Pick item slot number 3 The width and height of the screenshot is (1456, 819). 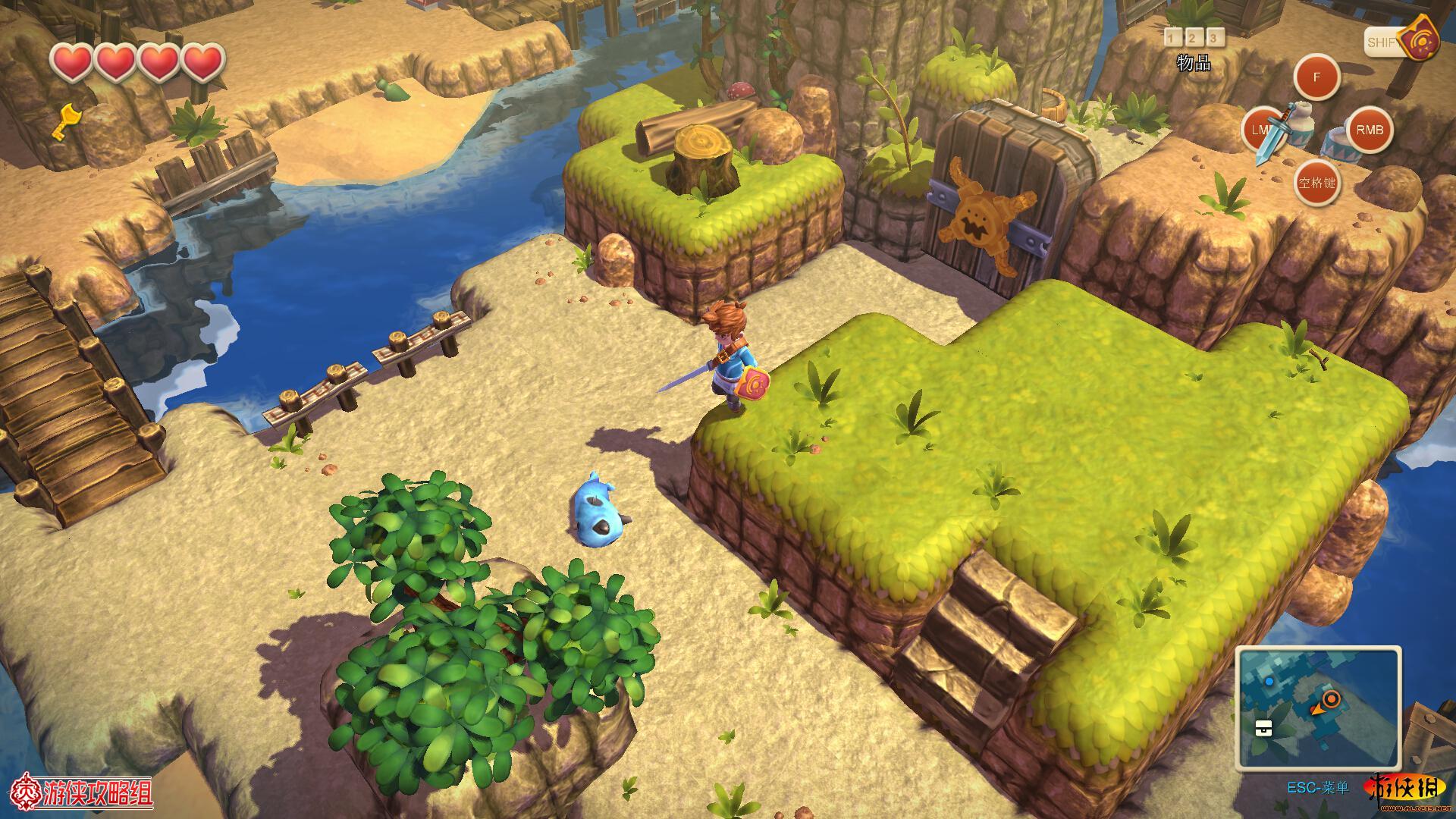point(1215,38)
